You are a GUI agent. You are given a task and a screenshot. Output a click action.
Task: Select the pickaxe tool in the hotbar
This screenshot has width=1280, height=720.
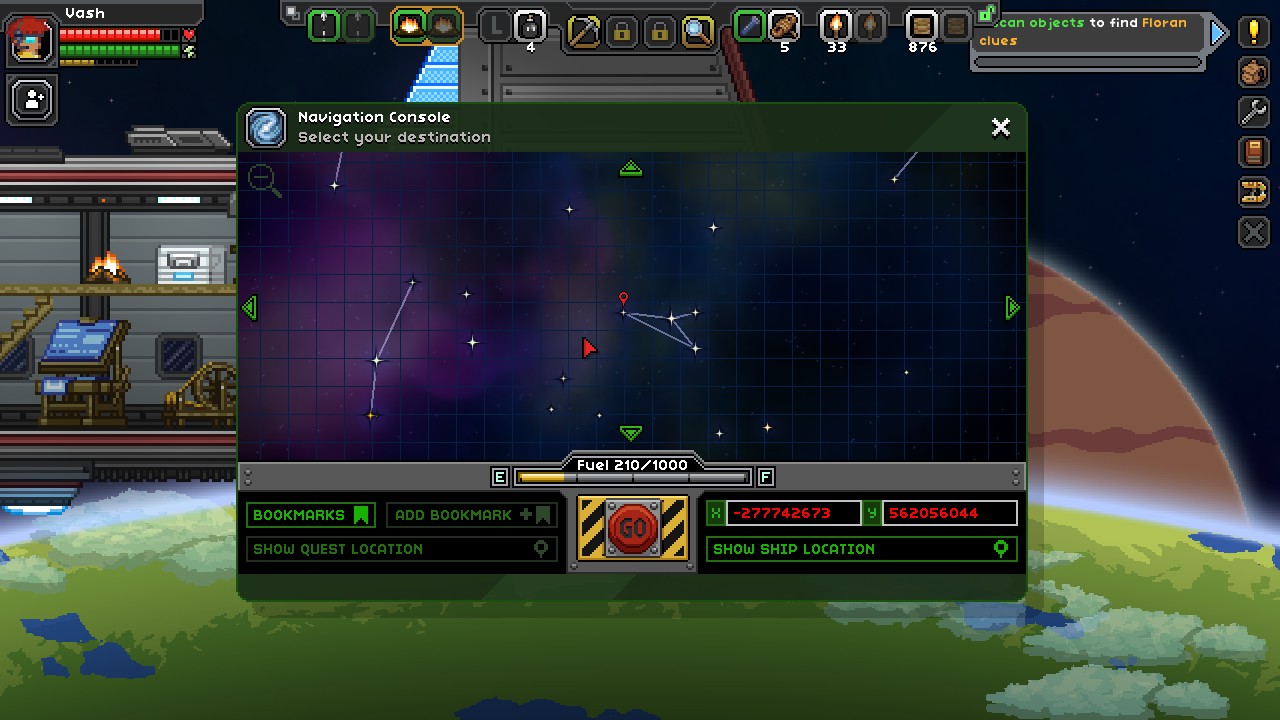click(583, 30)
